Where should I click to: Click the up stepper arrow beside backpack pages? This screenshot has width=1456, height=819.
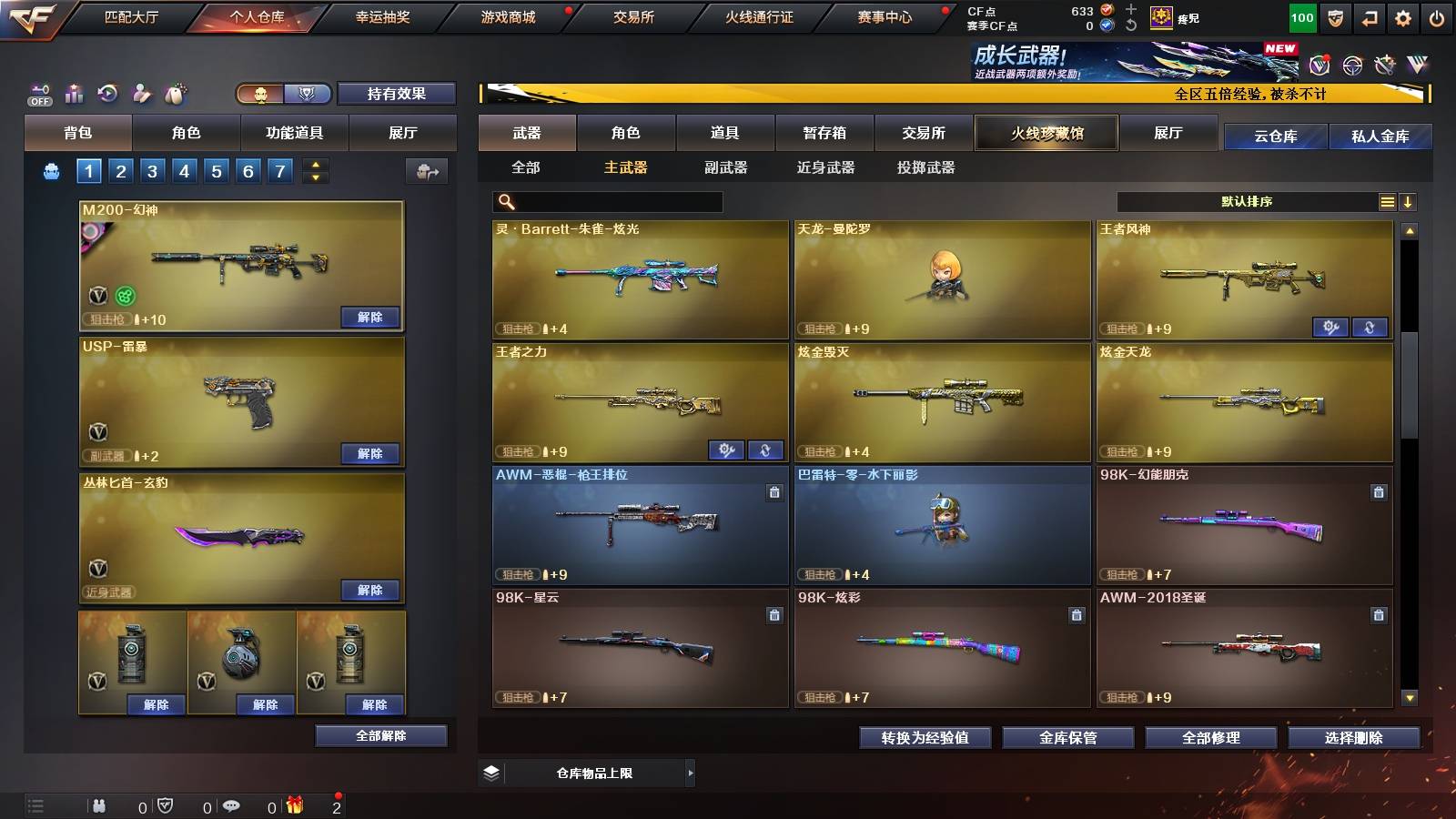(314, 164)
